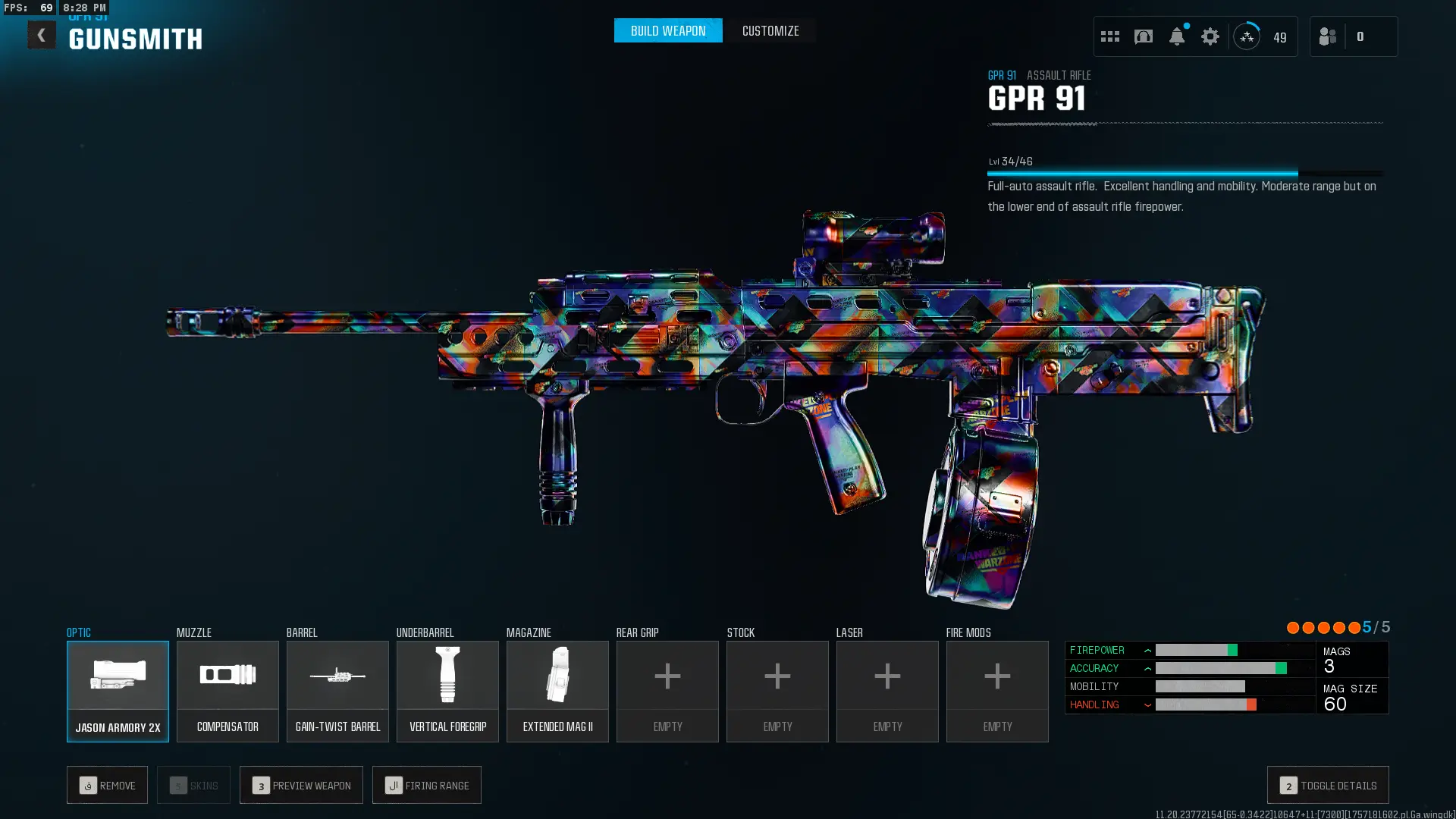Open the social party icon
The image size is (1456, 819).
click(x=1328, y=36)
